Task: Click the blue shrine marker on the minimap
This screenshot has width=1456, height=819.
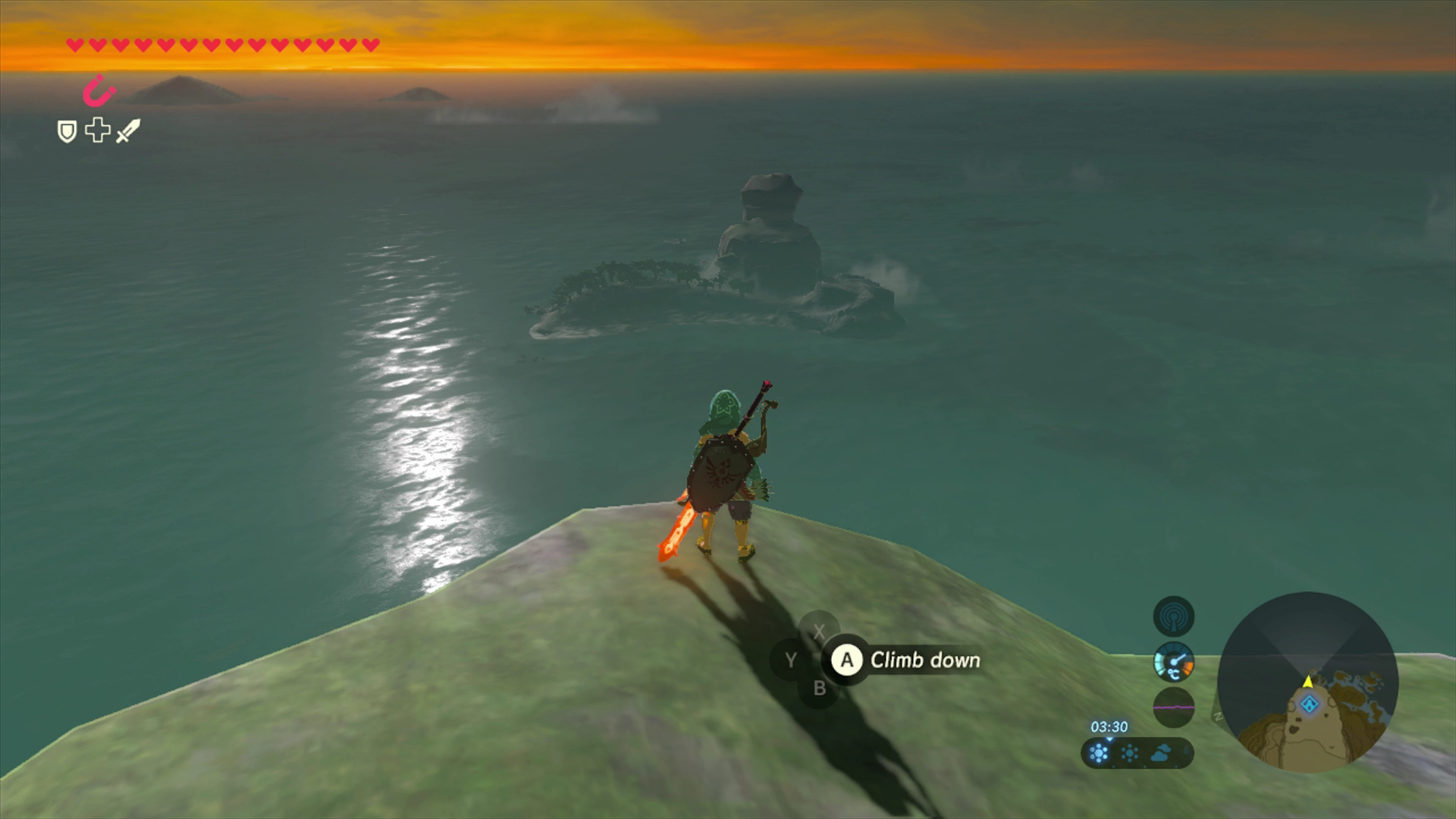Action: pos(1310,704)
